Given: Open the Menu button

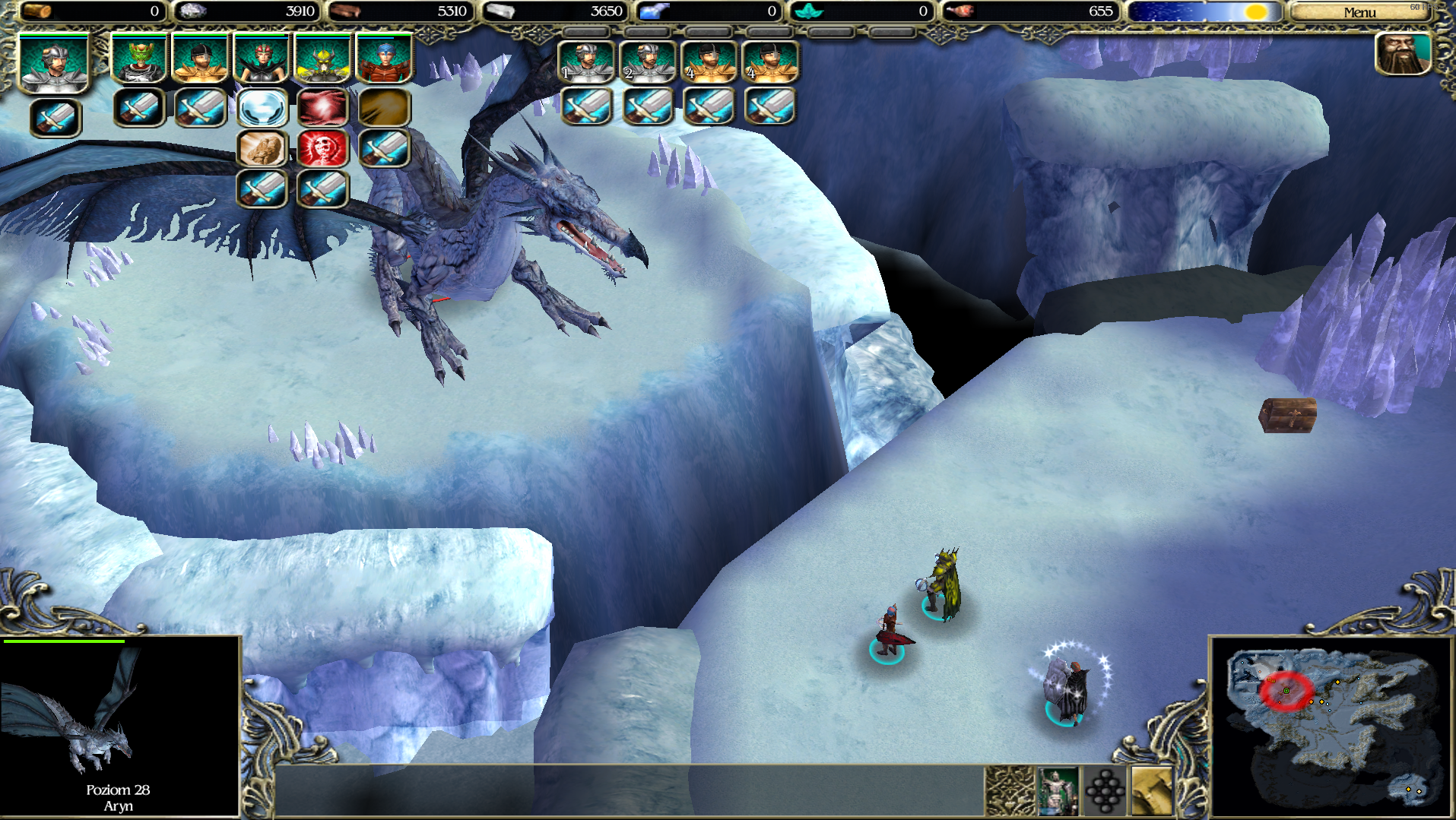Looking at the screenshot, I should click(x=1359, y=12).
